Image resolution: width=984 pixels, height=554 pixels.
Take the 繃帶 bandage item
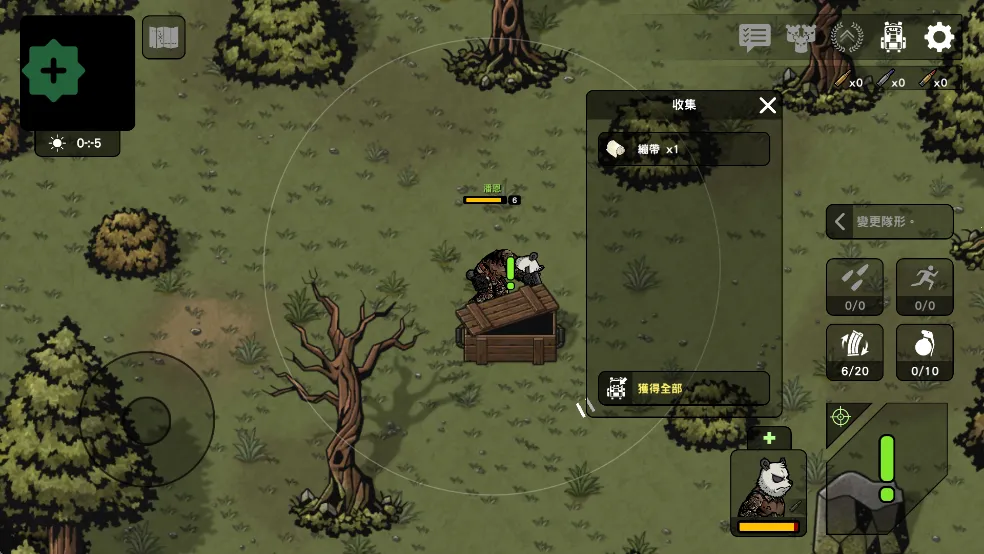tap(684, 149)
